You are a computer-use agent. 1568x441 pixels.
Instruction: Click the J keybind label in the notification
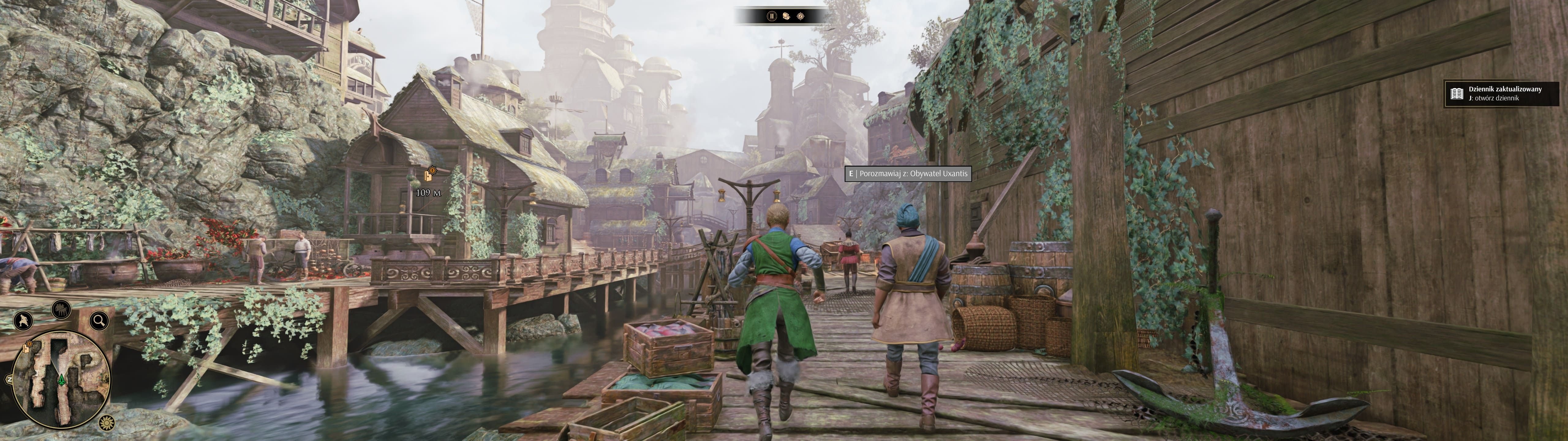click(x=1471, y=98)
